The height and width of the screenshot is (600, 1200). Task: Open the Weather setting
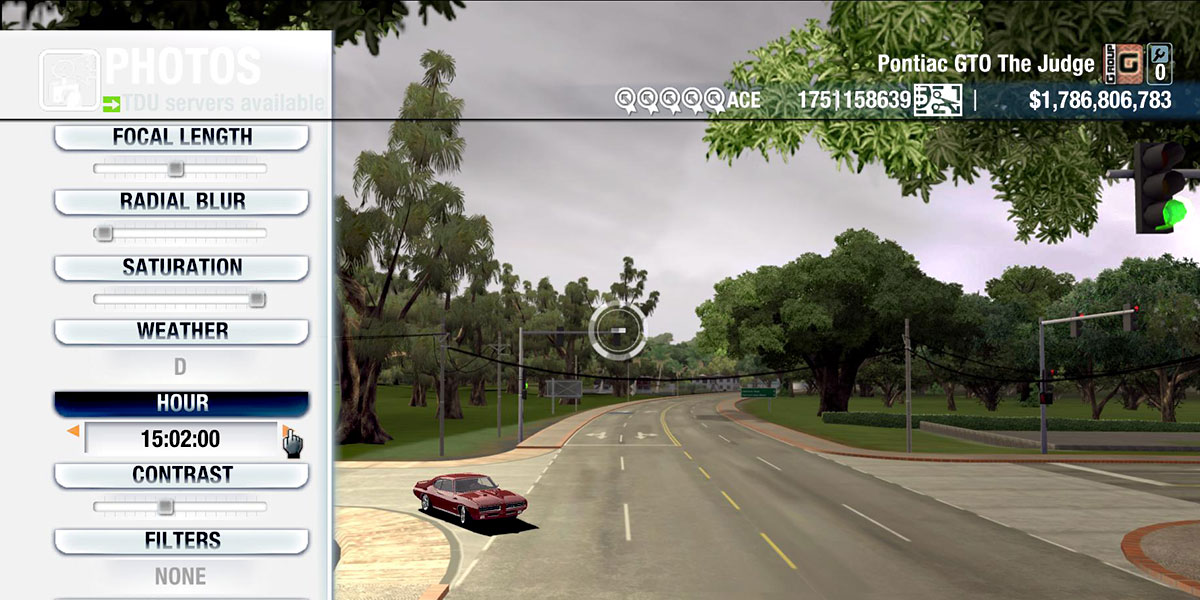pos(181,331)
